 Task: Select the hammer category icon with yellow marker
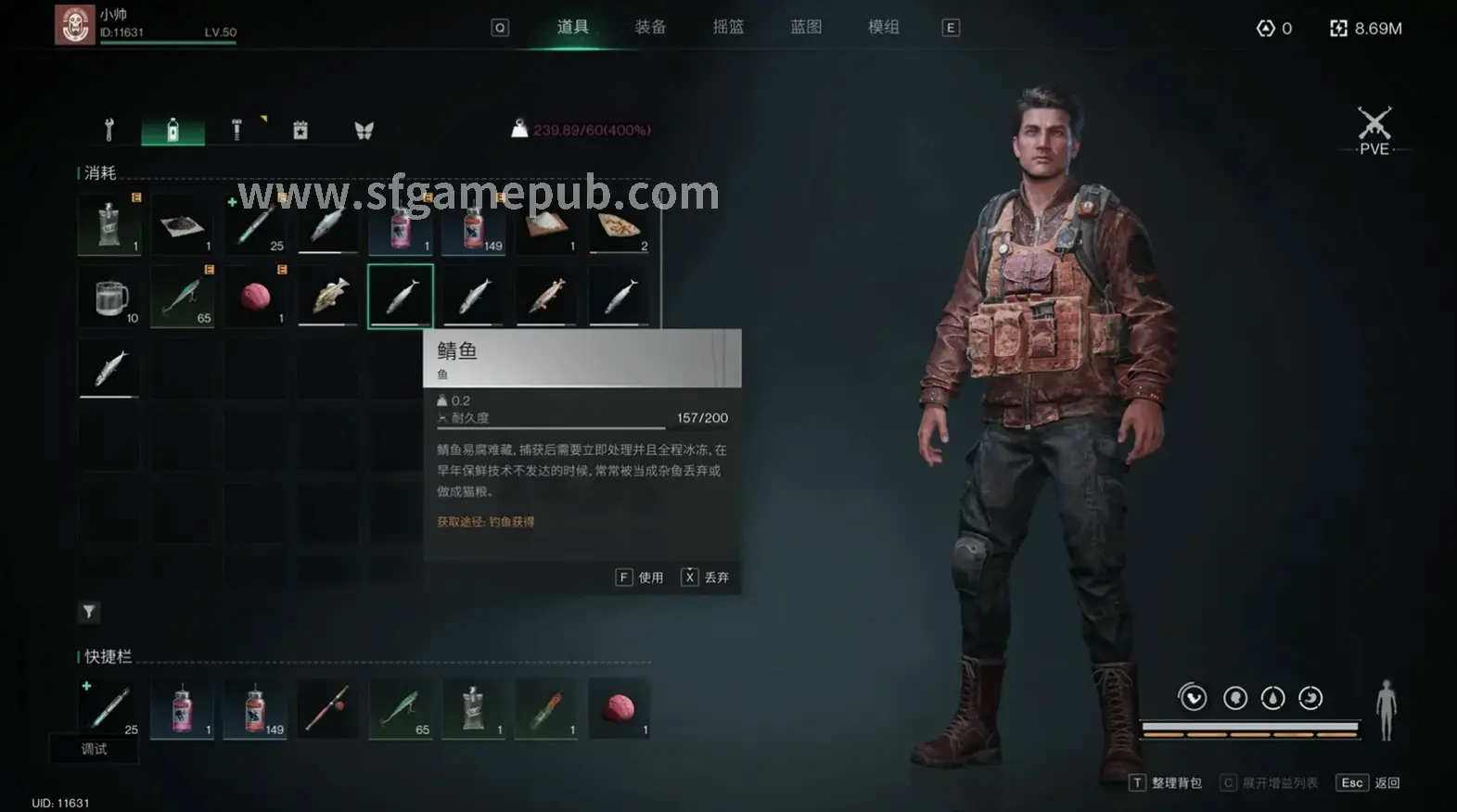click(236, 130)
